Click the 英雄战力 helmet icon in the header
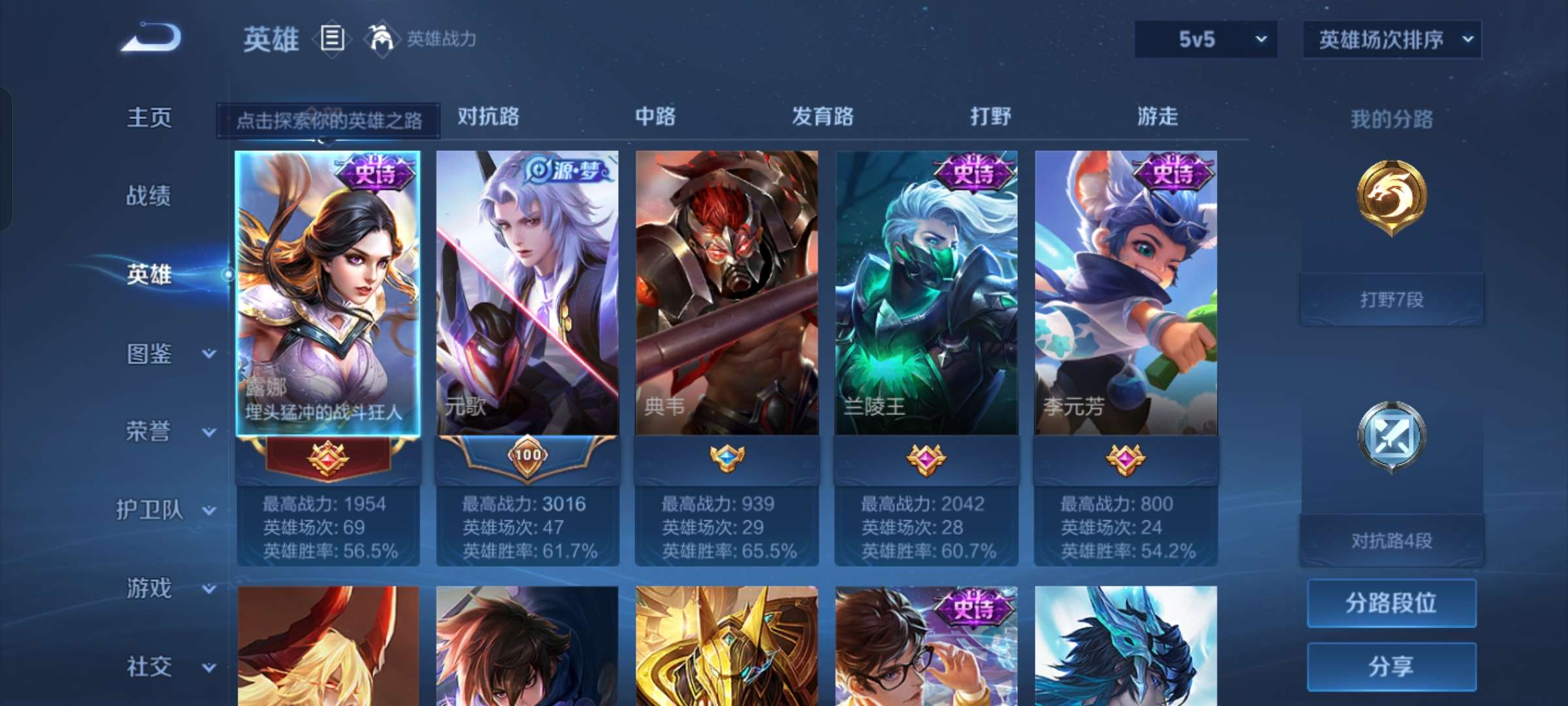Image resolution: width=1568 pixels, height=706 pixels. tap(380, 39)
